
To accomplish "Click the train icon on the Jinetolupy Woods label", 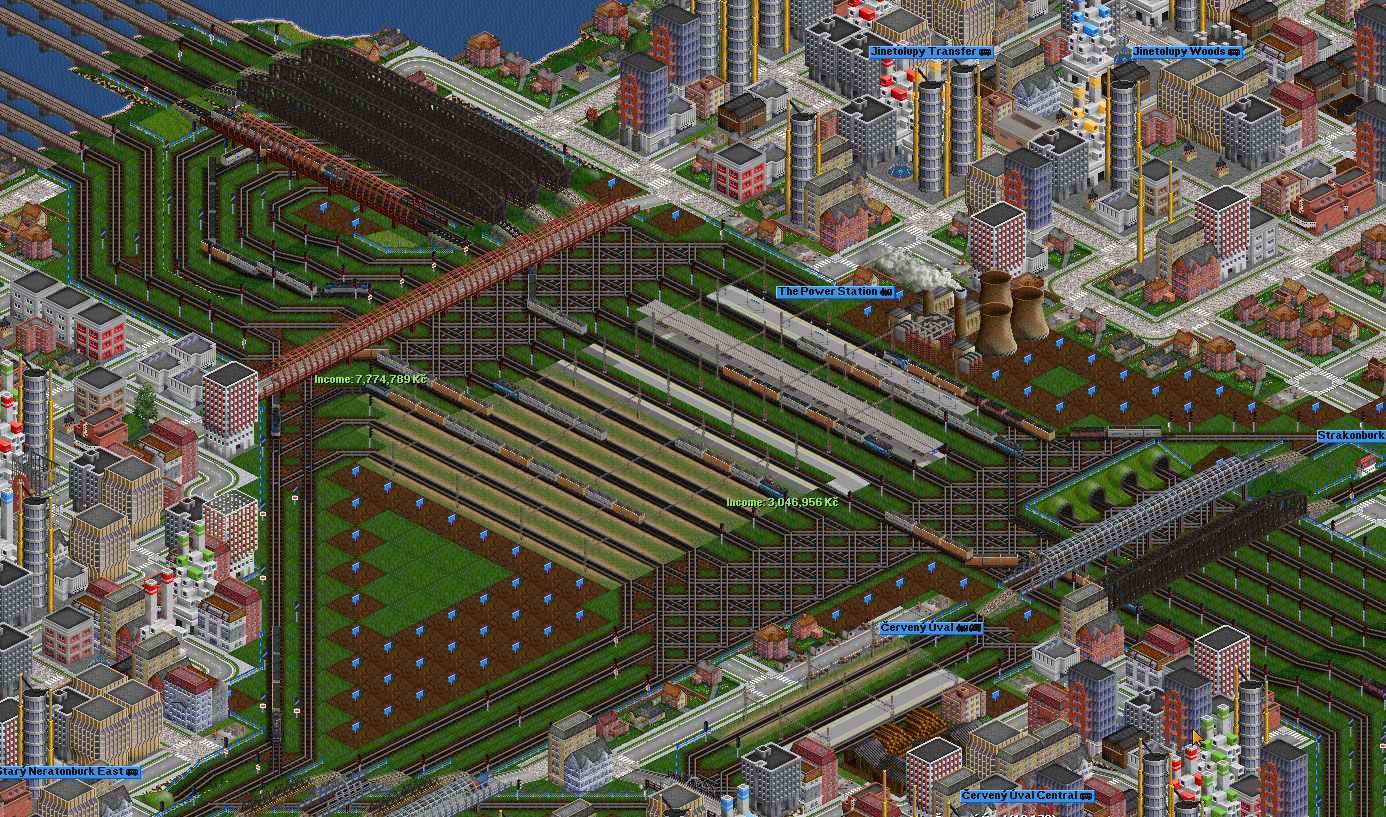I will click(1233, 51).
